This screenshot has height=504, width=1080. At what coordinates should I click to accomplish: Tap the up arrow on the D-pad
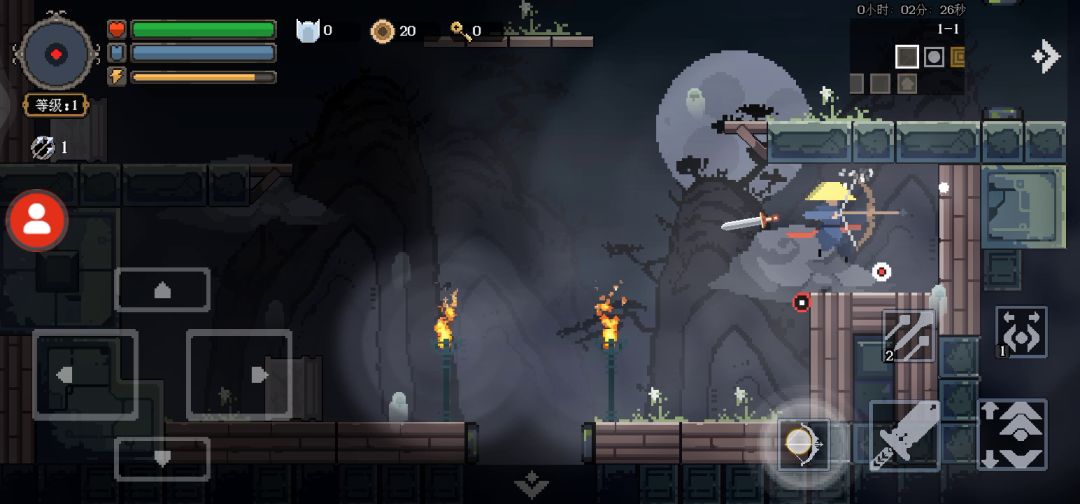click(x=162, y=290)
